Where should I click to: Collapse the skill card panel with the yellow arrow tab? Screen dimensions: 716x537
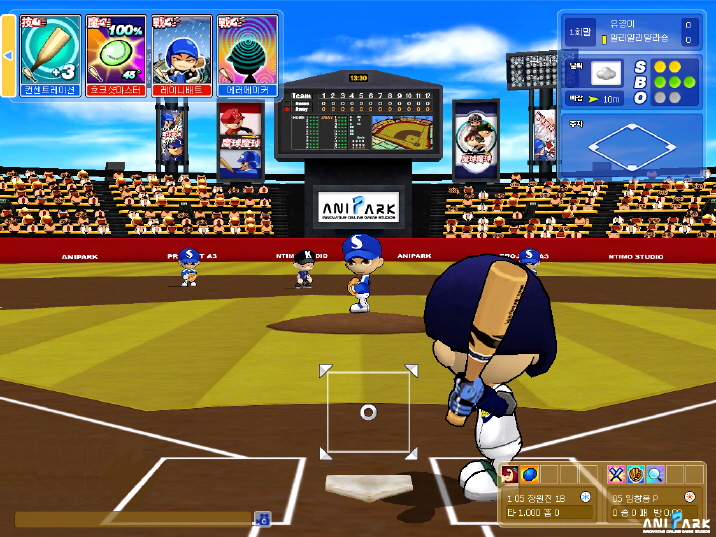9,55
